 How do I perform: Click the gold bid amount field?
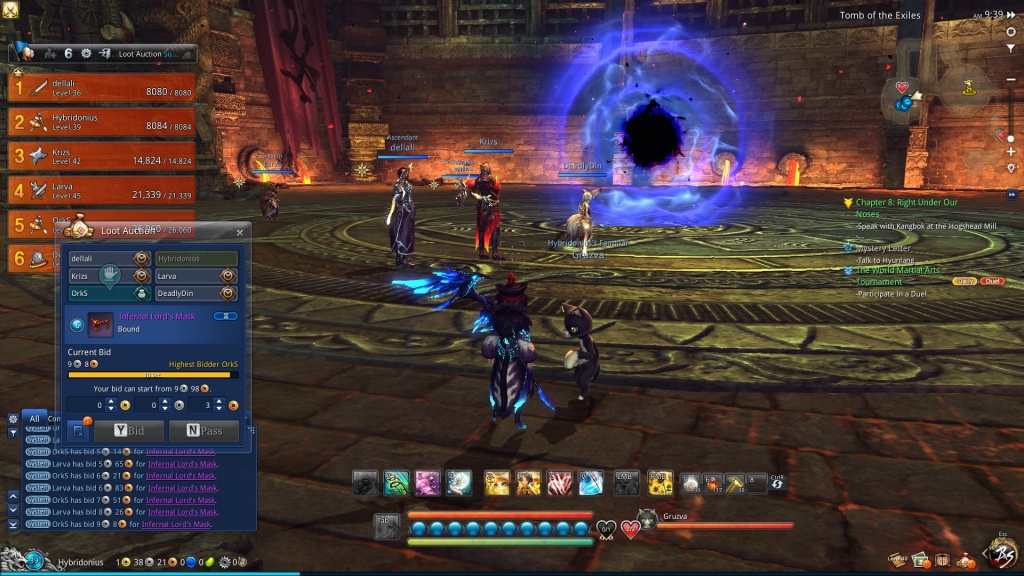pos(94,405)
